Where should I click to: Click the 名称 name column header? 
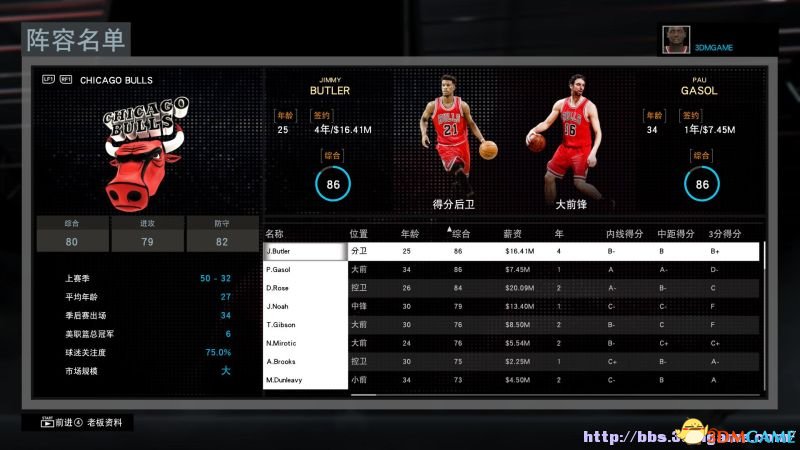point(274,233)
